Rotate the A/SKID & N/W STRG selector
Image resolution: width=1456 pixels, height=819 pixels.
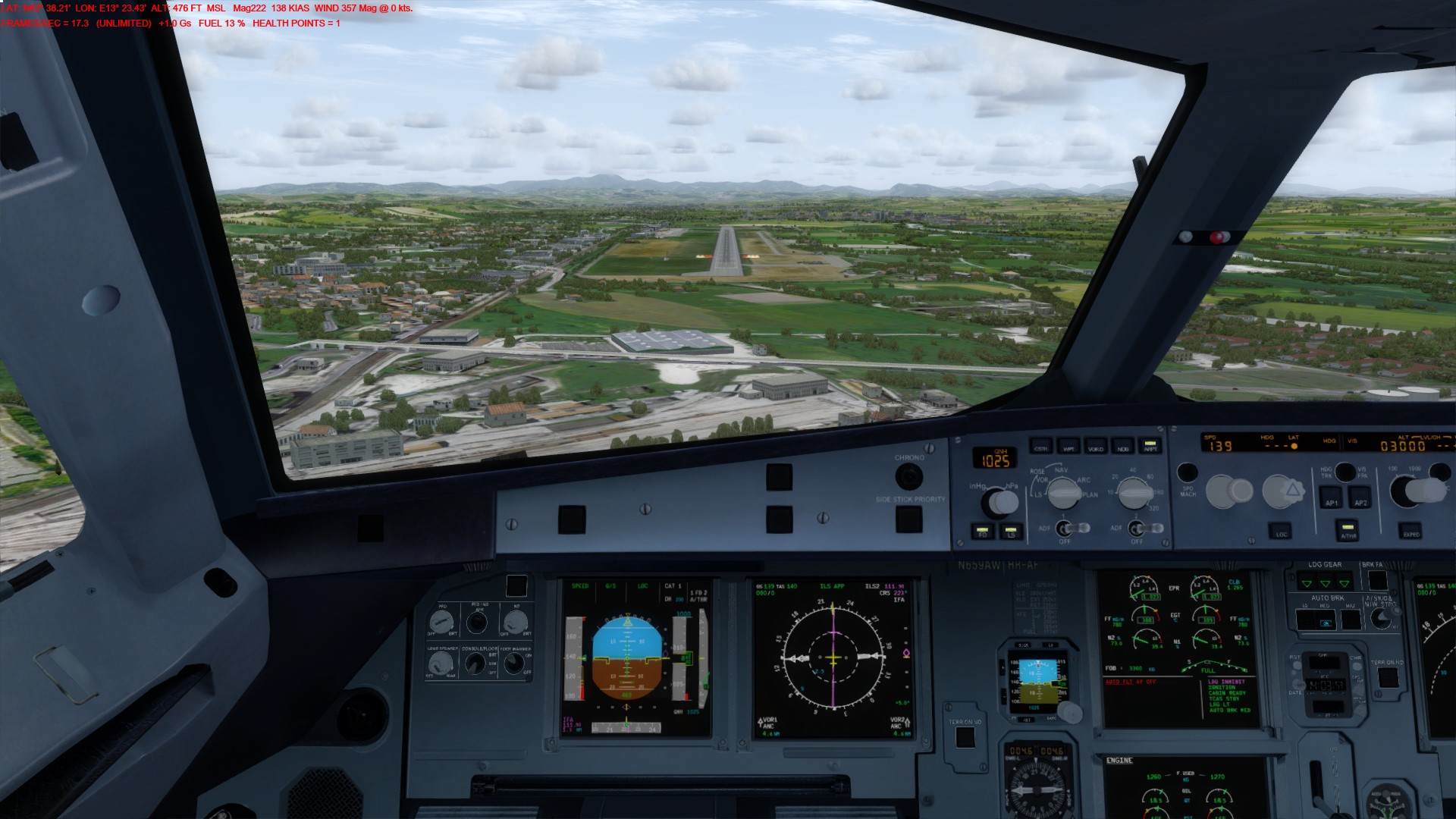[1381, 619]
